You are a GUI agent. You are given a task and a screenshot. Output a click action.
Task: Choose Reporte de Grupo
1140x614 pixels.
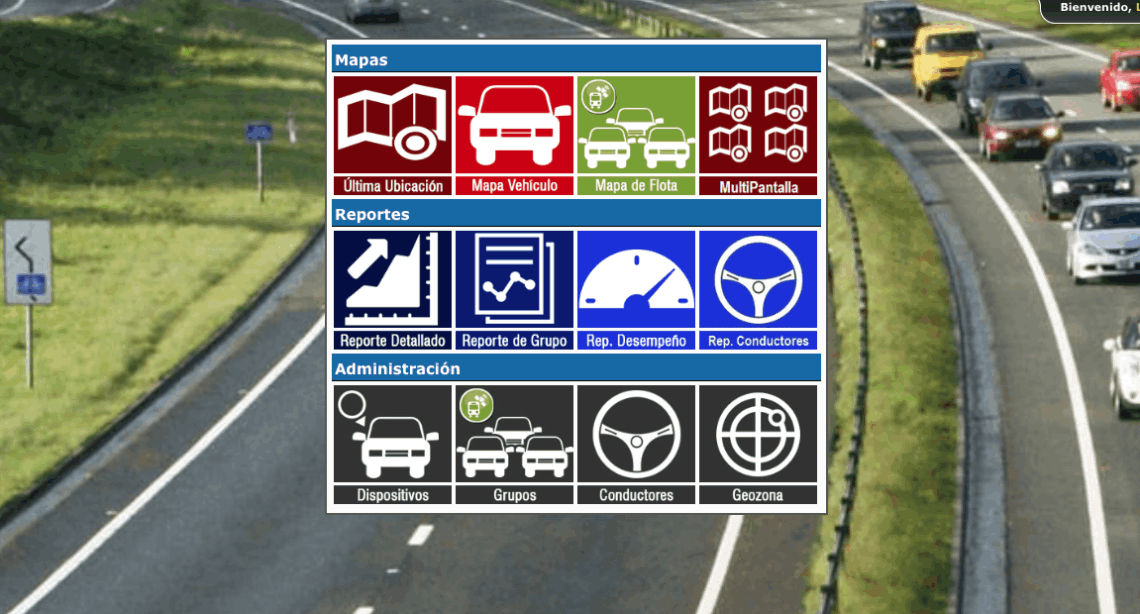point(514,290)
